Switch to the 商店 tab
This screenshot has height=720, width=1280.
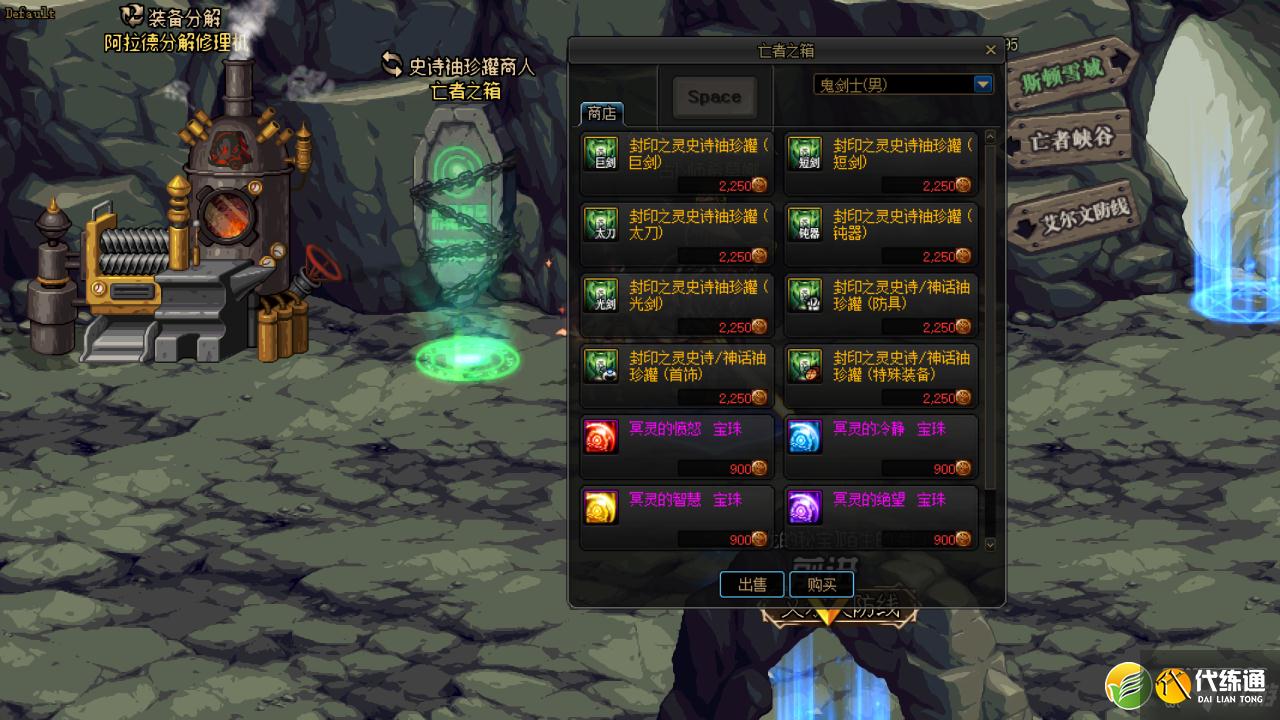pyautogui.click(x=601, y=112)
